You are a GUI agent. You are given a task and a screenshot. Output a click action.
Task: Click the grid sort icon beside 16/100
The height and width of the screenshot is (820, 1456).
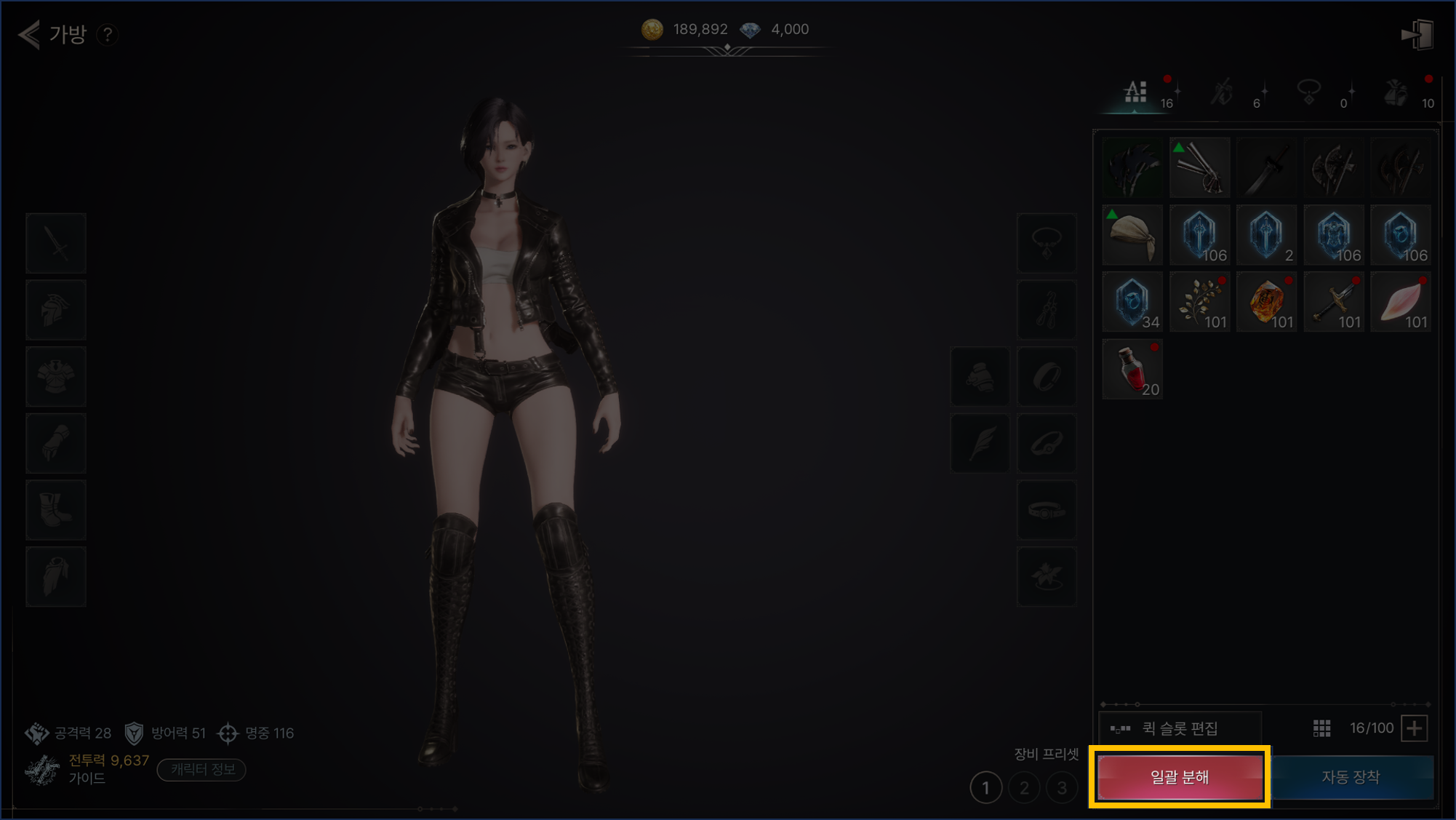(x=1321, y=728)
